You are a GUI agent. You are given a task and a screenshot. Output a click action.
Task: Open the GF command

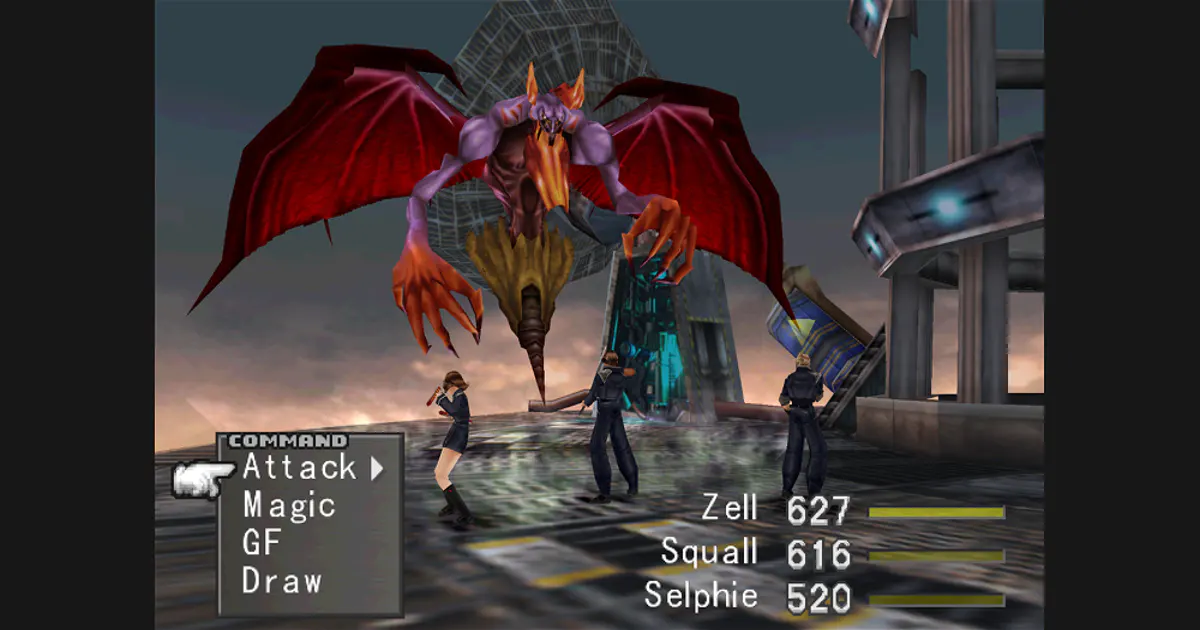[x=262, y=543]
